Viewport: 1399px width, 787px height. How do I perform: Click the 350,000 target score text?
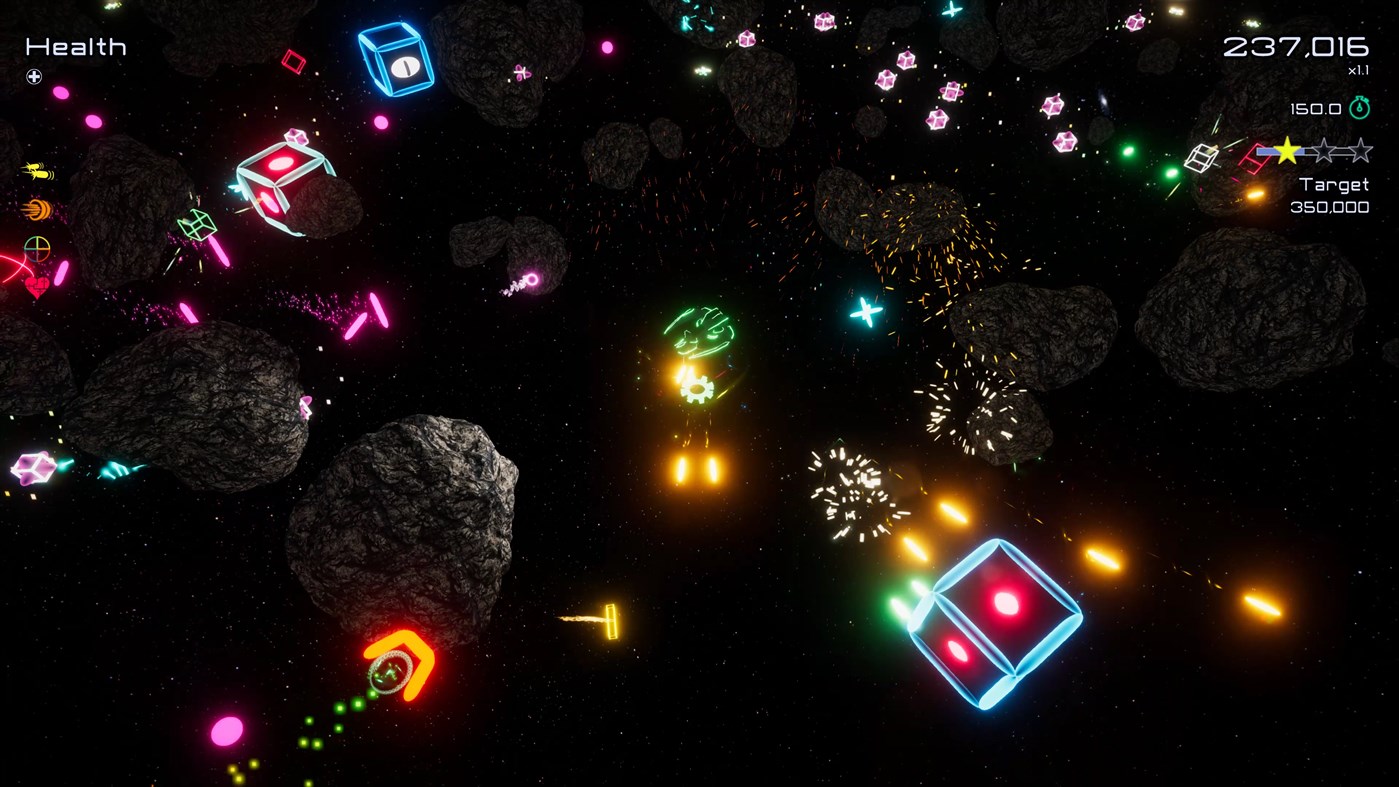tap(1330, 207)
